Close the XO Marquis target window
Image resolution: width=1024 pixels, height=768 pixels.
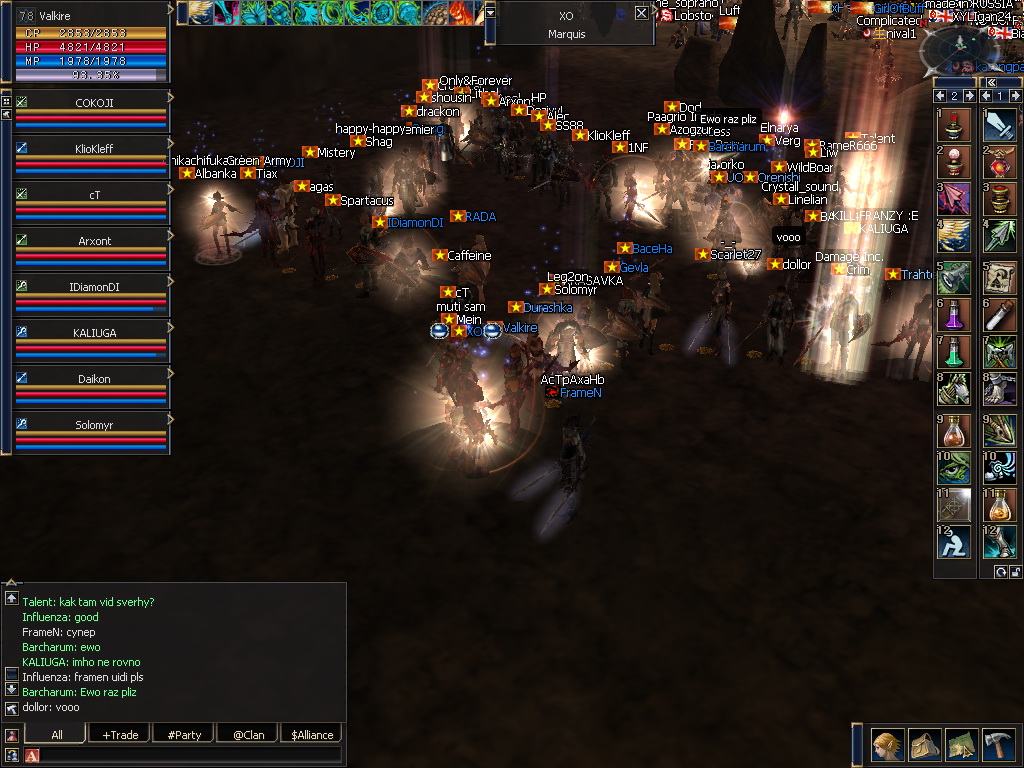click(642, 14)
